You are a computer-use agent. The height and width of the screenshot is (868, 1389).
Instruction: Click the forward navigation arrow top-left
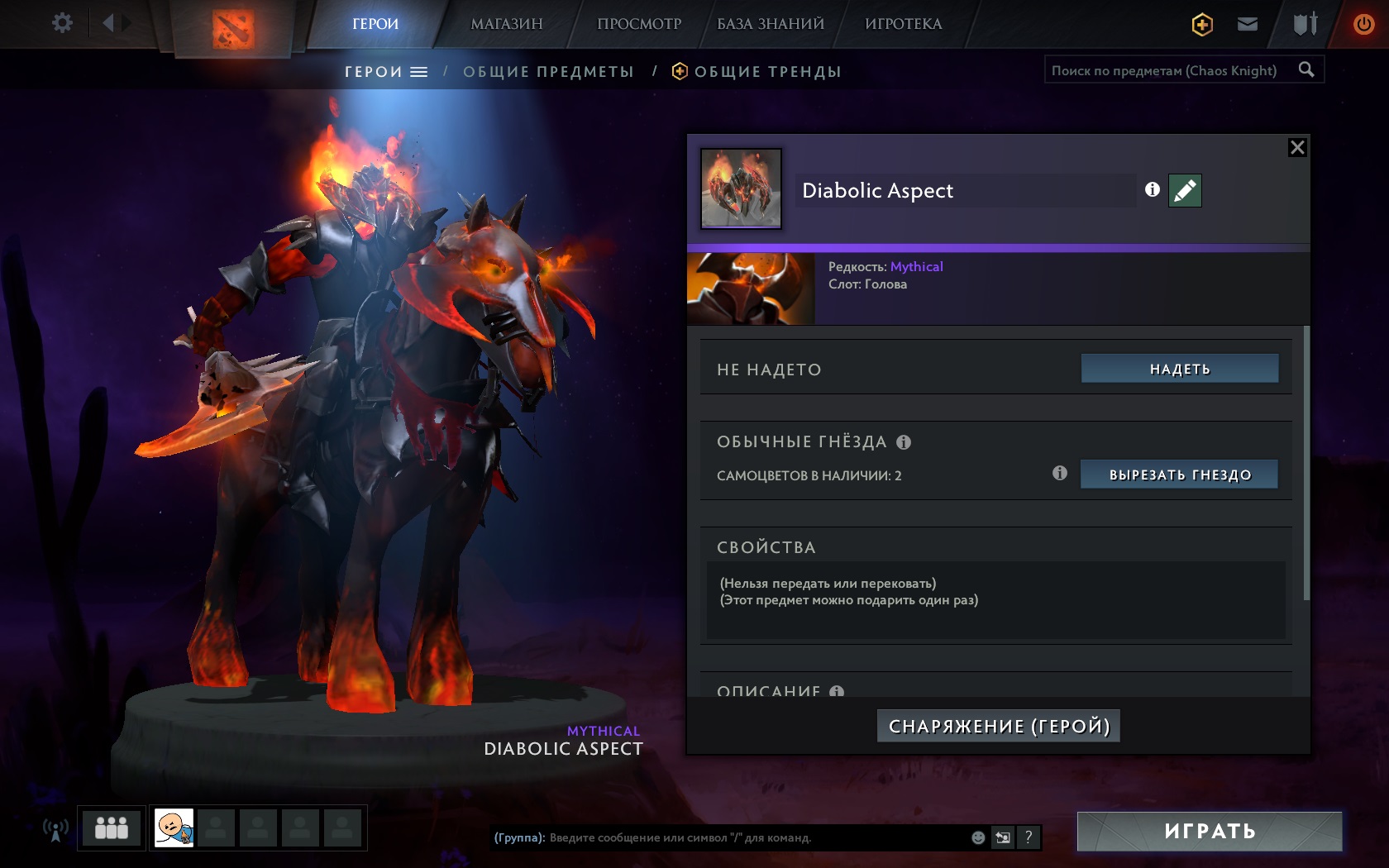pos(126,22)
